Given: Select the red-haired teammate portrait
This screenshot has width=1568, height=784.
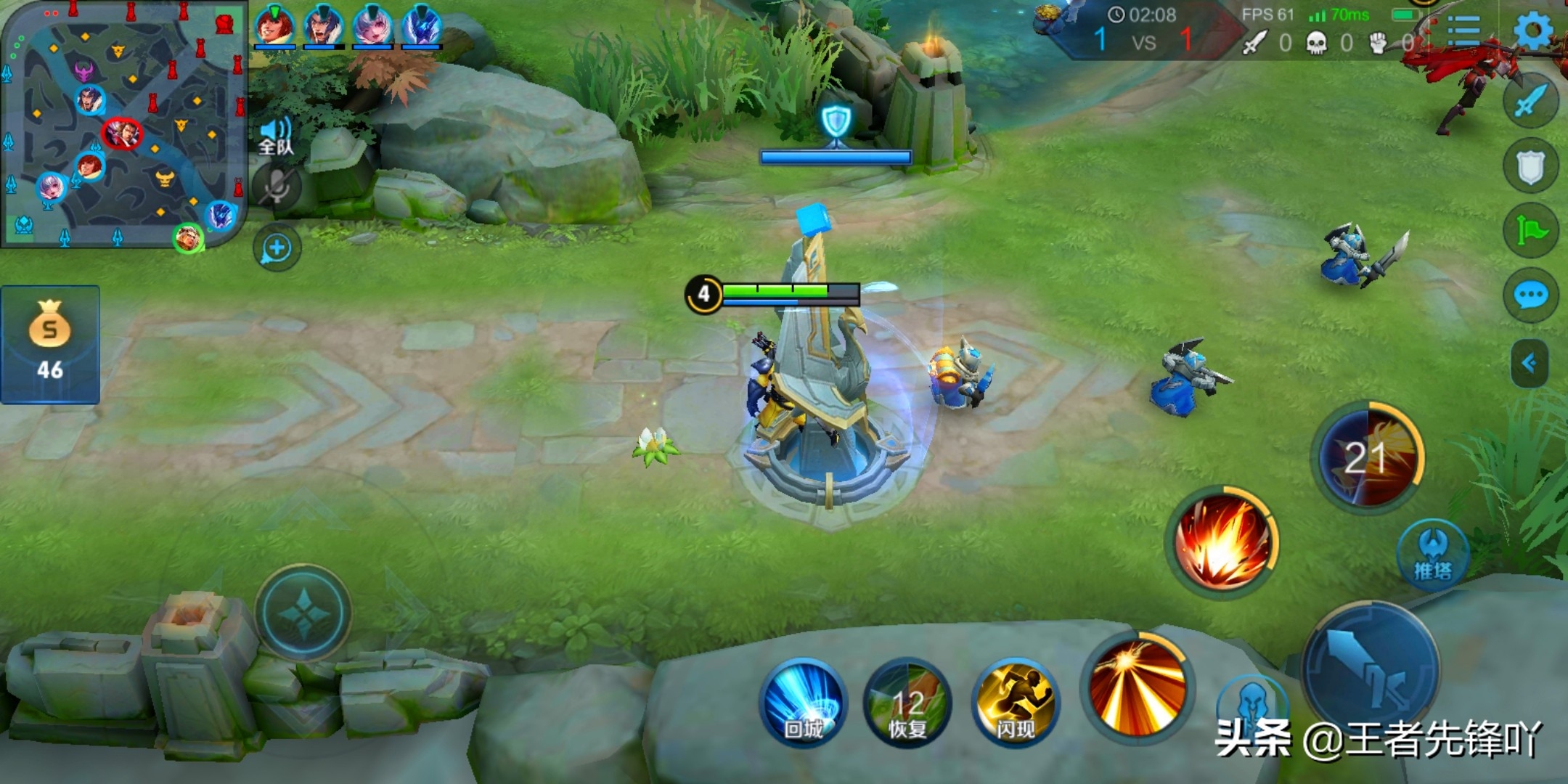Looking at the screenshot, I should 274,25.
